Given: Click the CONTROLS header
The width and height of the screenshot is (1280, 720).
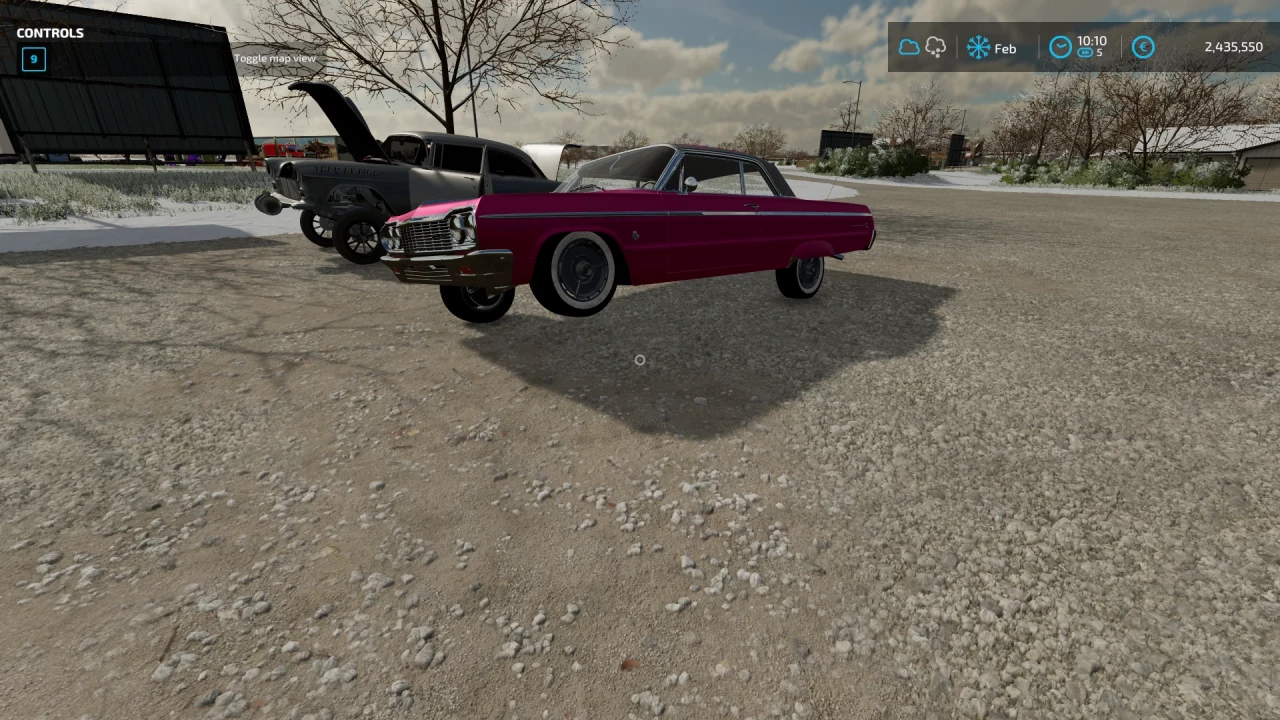Looking at the screenshot, I should click(50, 32).
